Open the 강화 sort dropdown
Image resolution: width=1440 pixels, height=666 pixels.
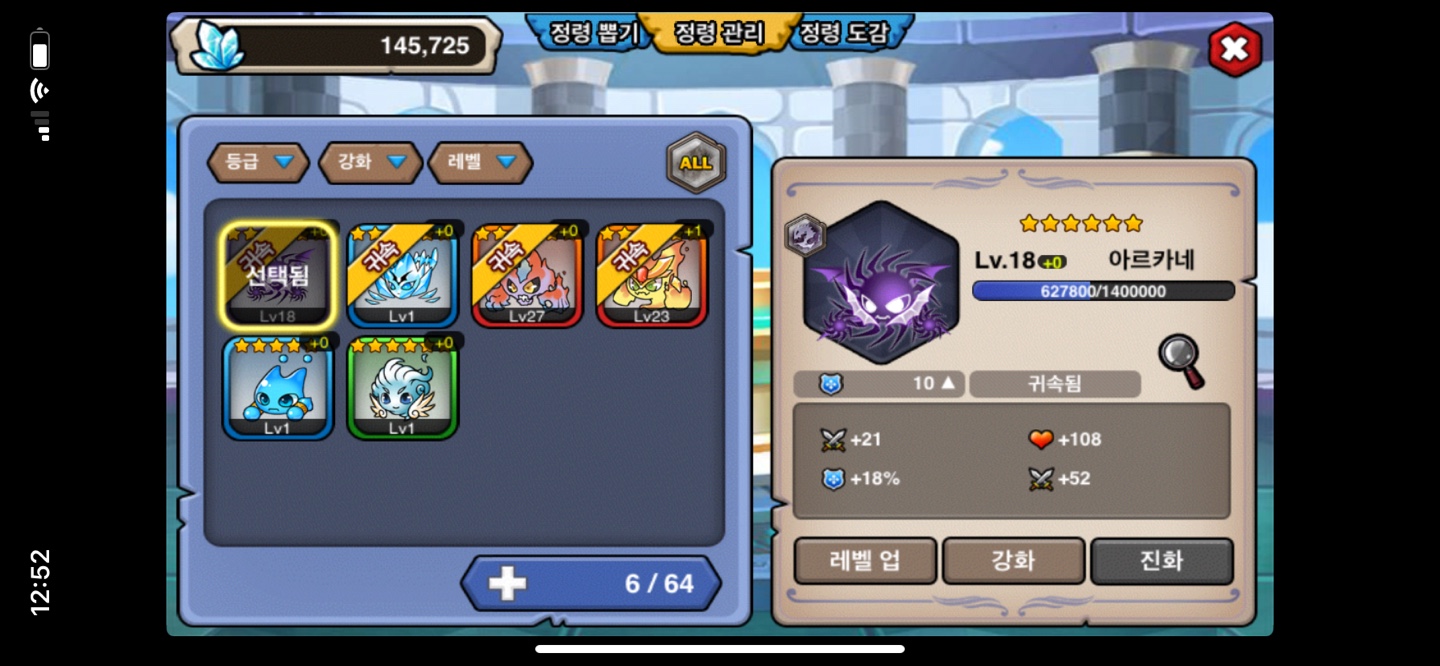tap(370, 162)
